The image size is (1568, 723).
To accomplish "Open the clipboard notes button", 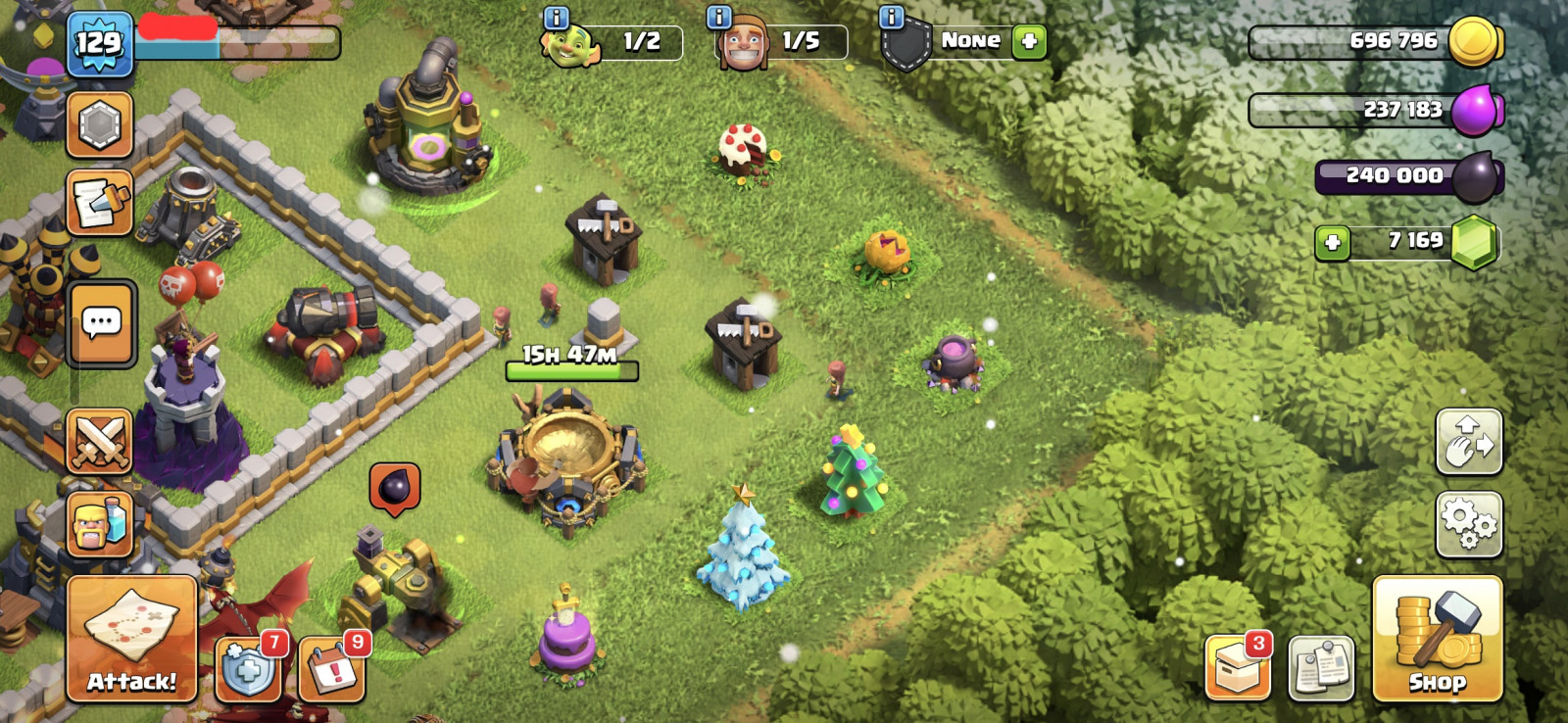I will (1321, 669).
